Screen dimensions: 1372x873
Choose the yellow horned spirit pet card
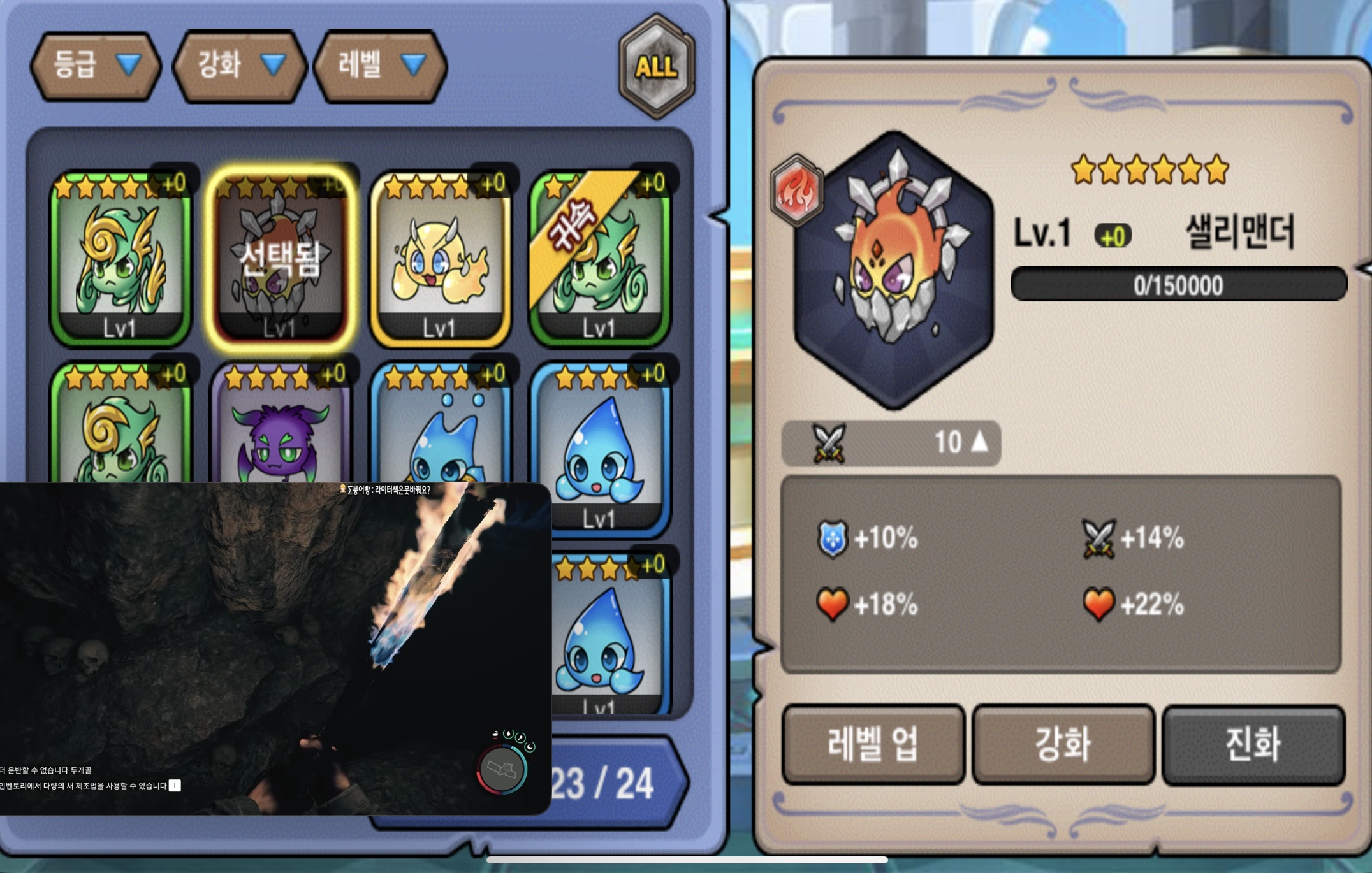pos(440,258)
